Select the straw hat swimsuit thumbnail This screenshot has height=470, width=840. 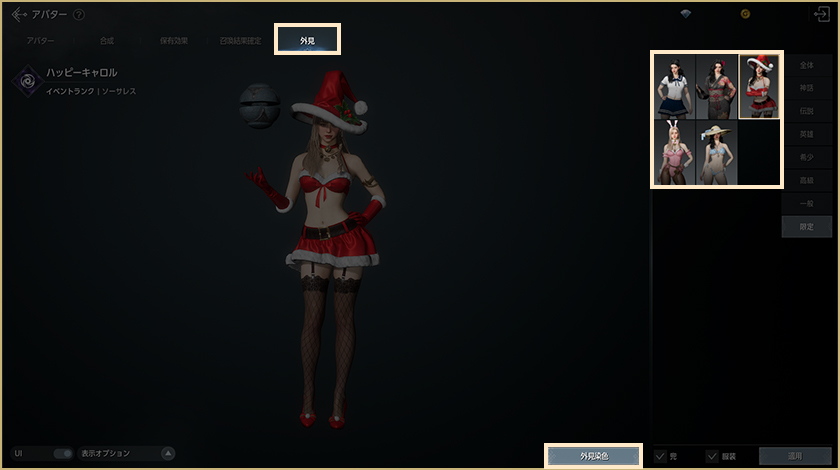tap(717, 152)
